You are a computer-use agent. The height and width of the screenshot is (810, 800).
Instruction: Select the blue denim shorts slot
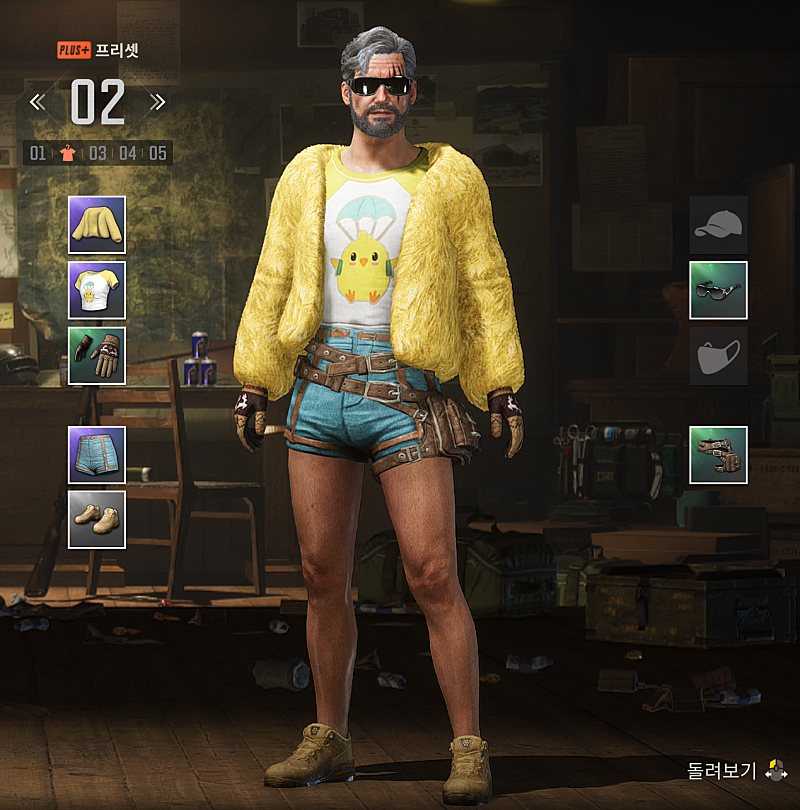coord(97,455)
